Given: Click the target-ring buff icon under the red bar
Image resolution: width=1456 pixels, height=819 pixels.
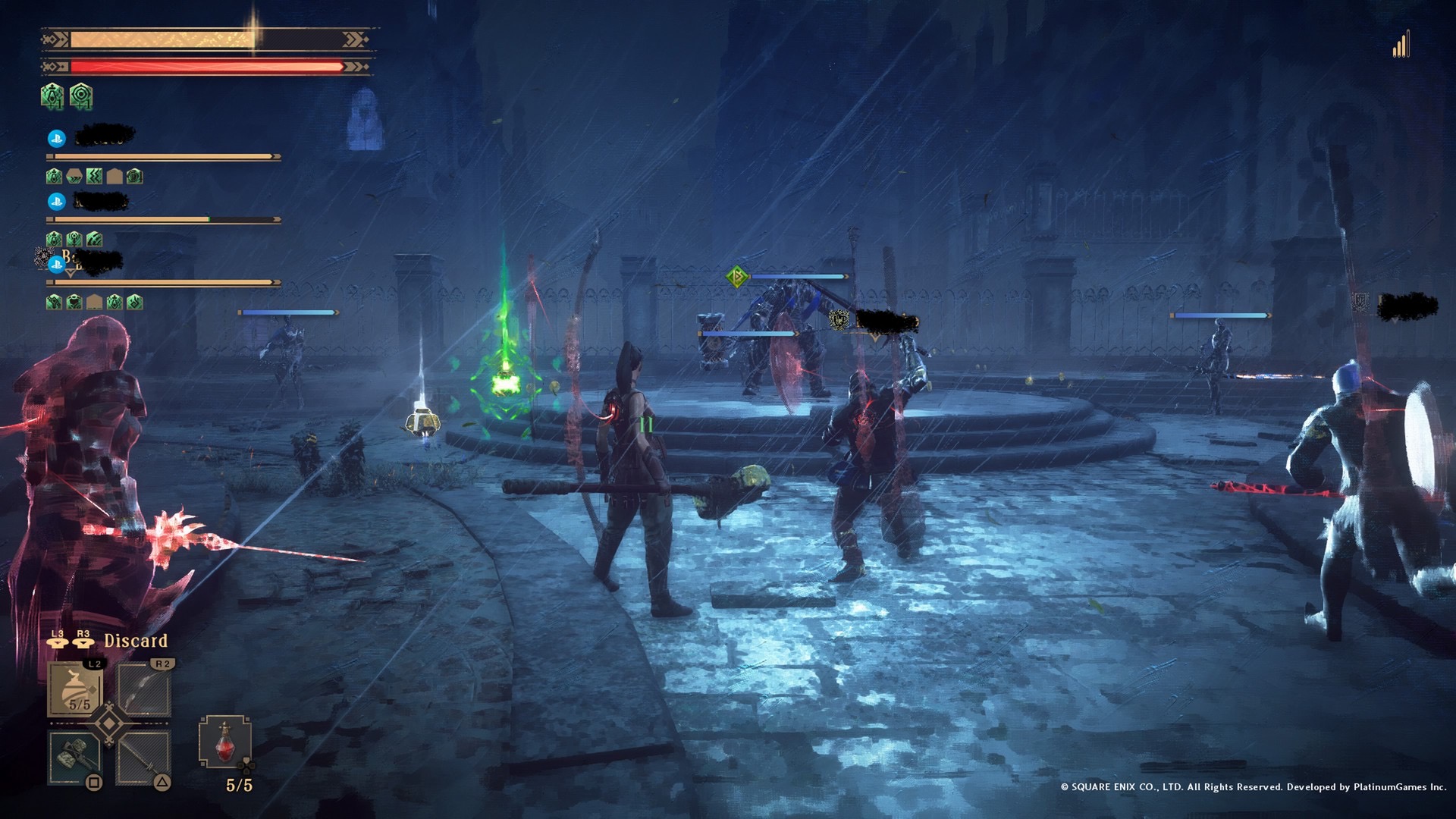Looking at the screenshot, I should 81,96.
